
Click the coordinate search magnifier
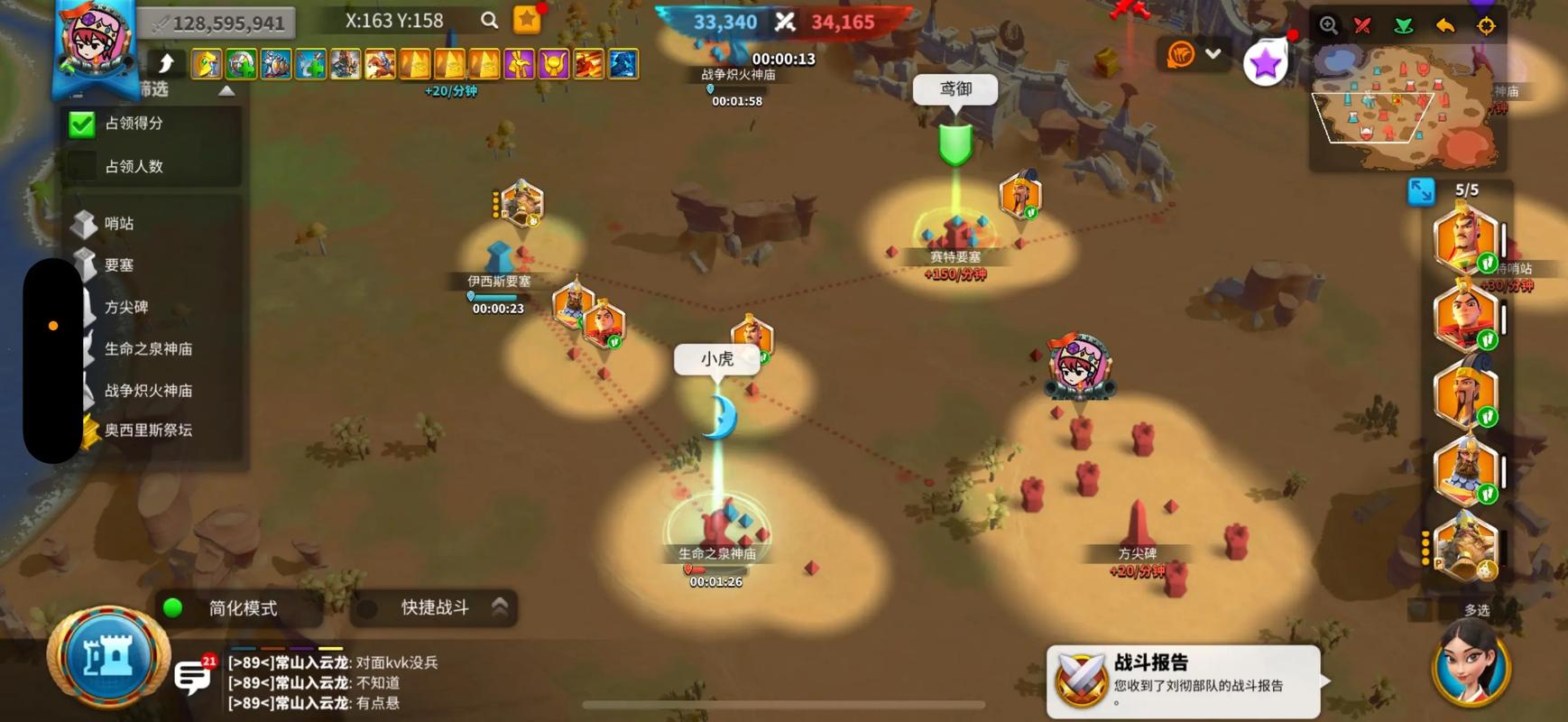pyautogui.click(x=489, y=20)
